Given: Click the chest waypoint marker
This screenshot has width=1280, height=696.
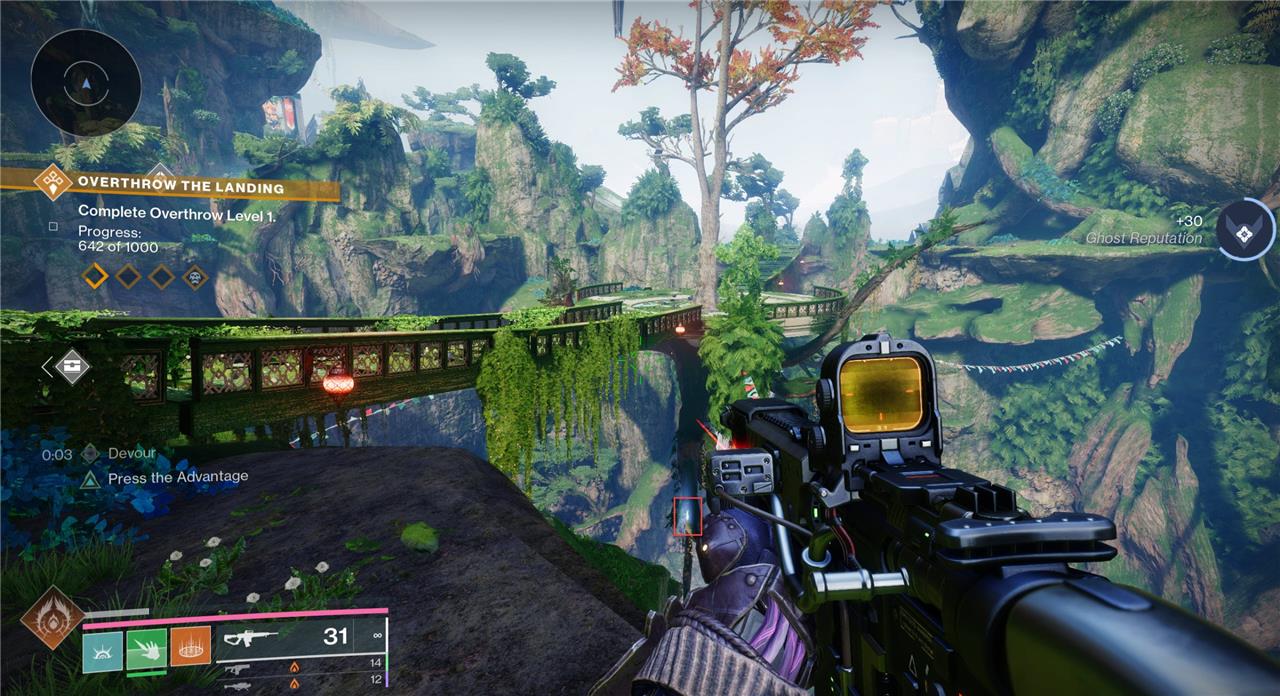Looking at the screenshot, I should (x=73, y=366).
